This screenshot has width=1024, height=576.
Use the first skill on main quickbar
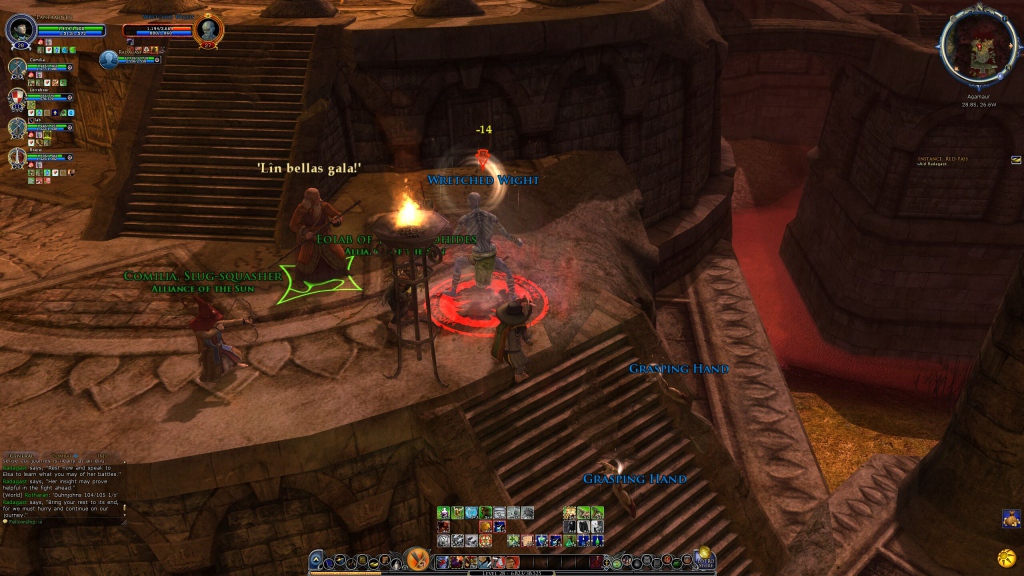coord(444,564)
